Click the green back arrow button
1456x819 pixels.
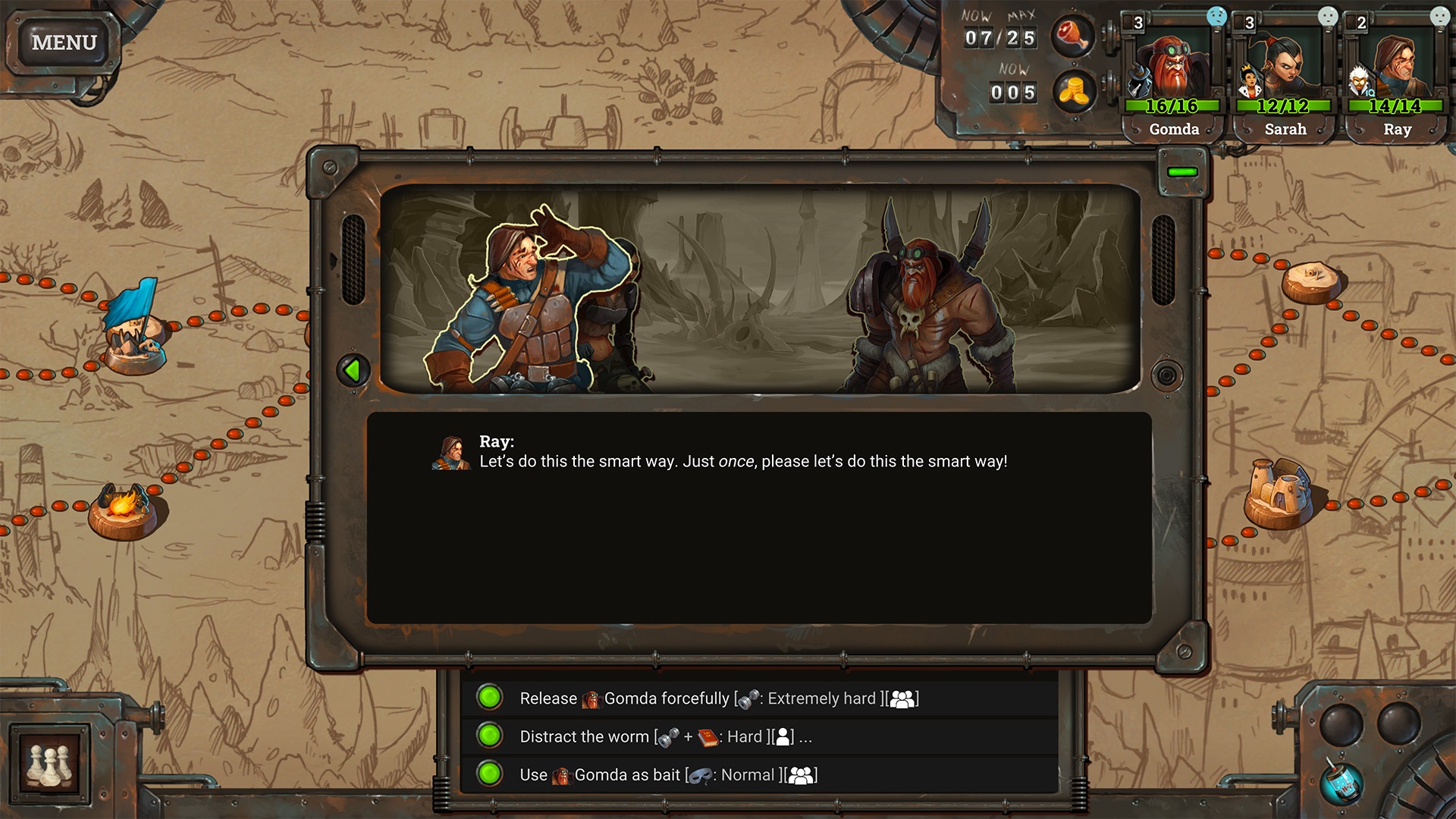pyautogui.click(x=353, y=371)
